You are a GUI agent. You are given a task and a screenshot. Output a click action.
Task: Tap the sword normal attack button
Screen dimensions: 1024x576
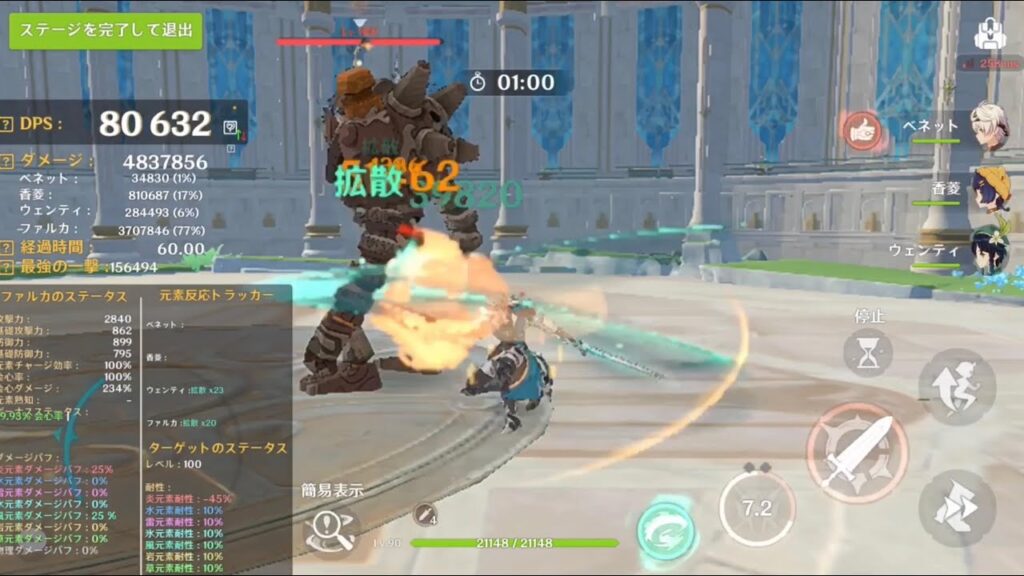pyautogui.click(x=856, y=453)
